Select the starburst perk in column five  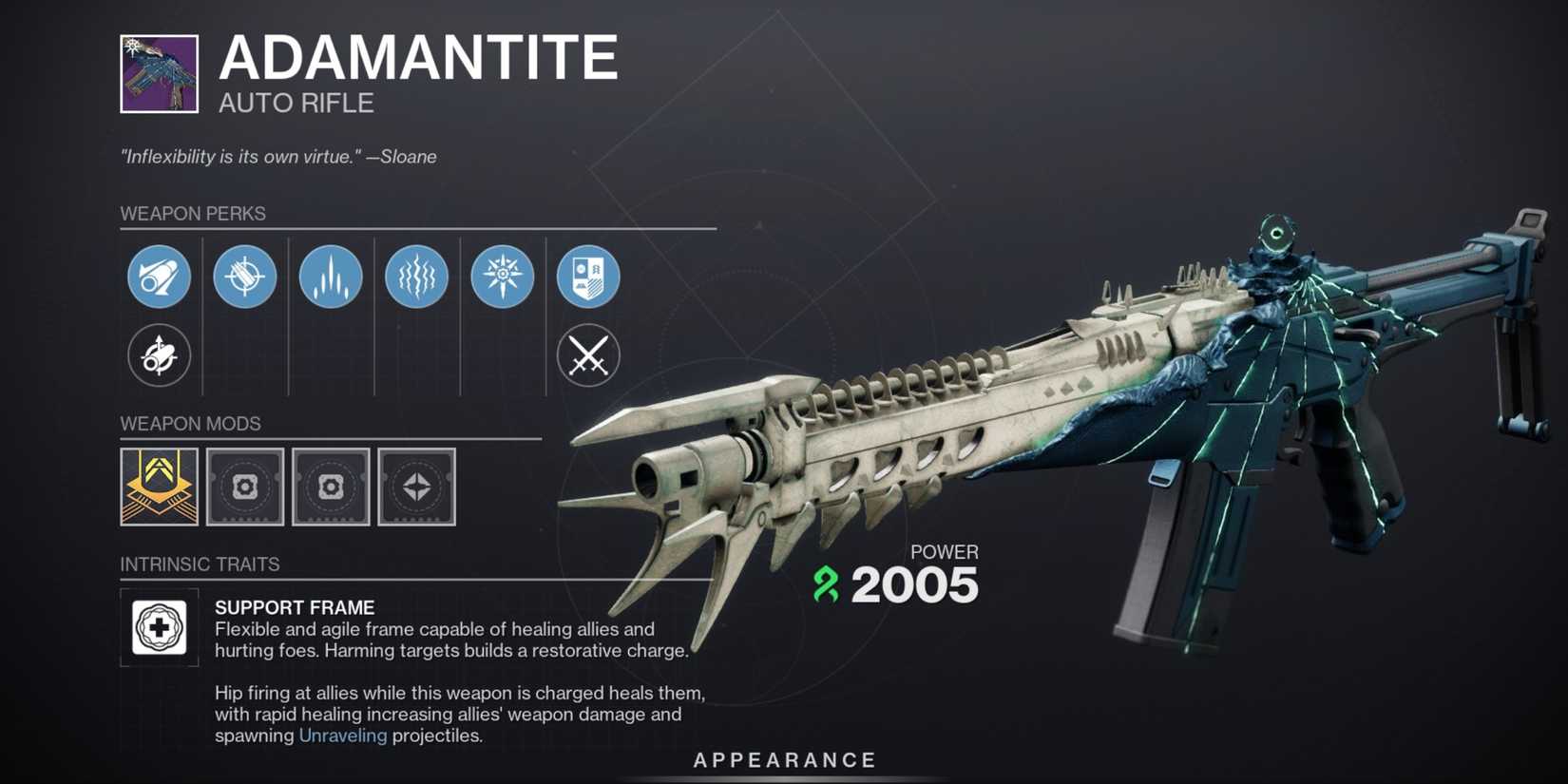(x=502, y=277)
